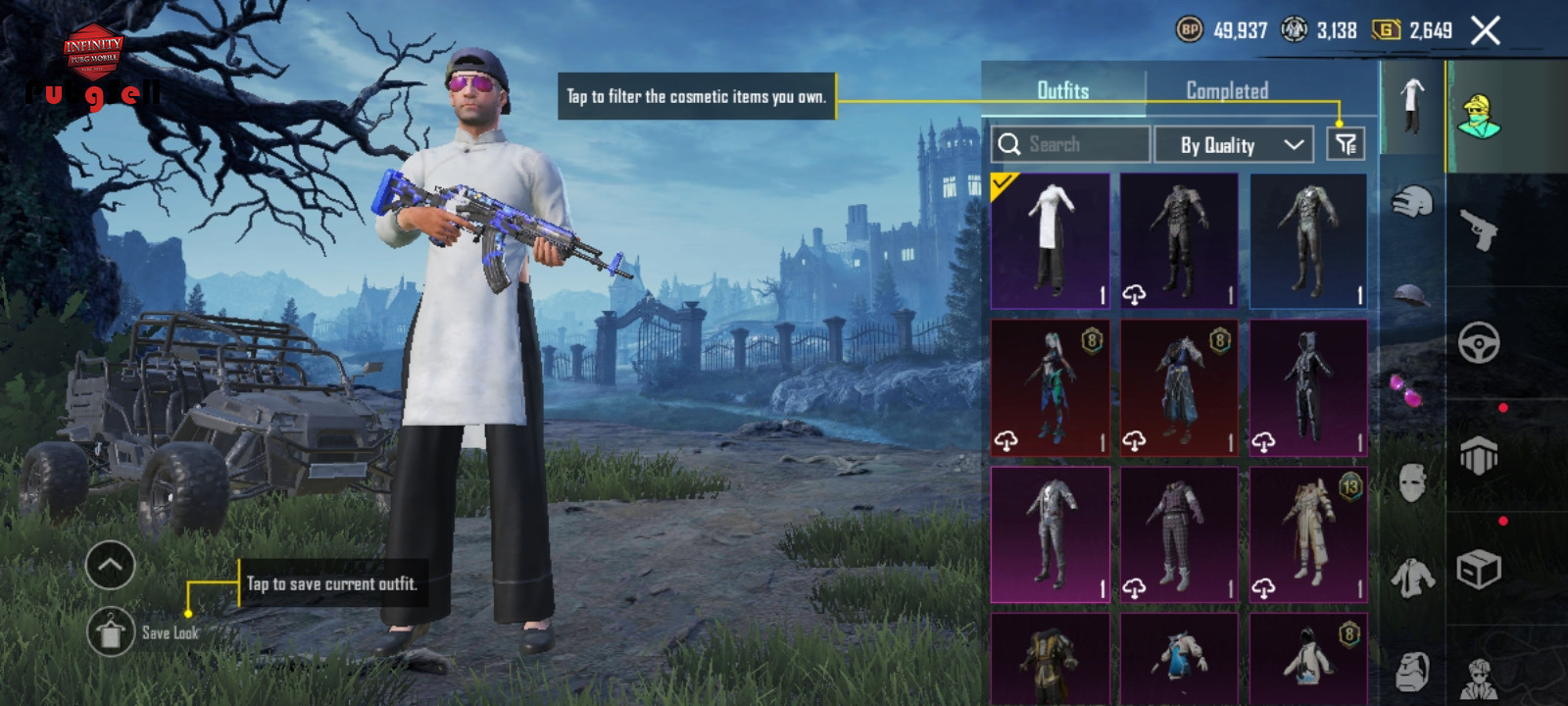Click the Search field for outfits
This screenshot has height=706, width=1568.
tap(1070, 145)
